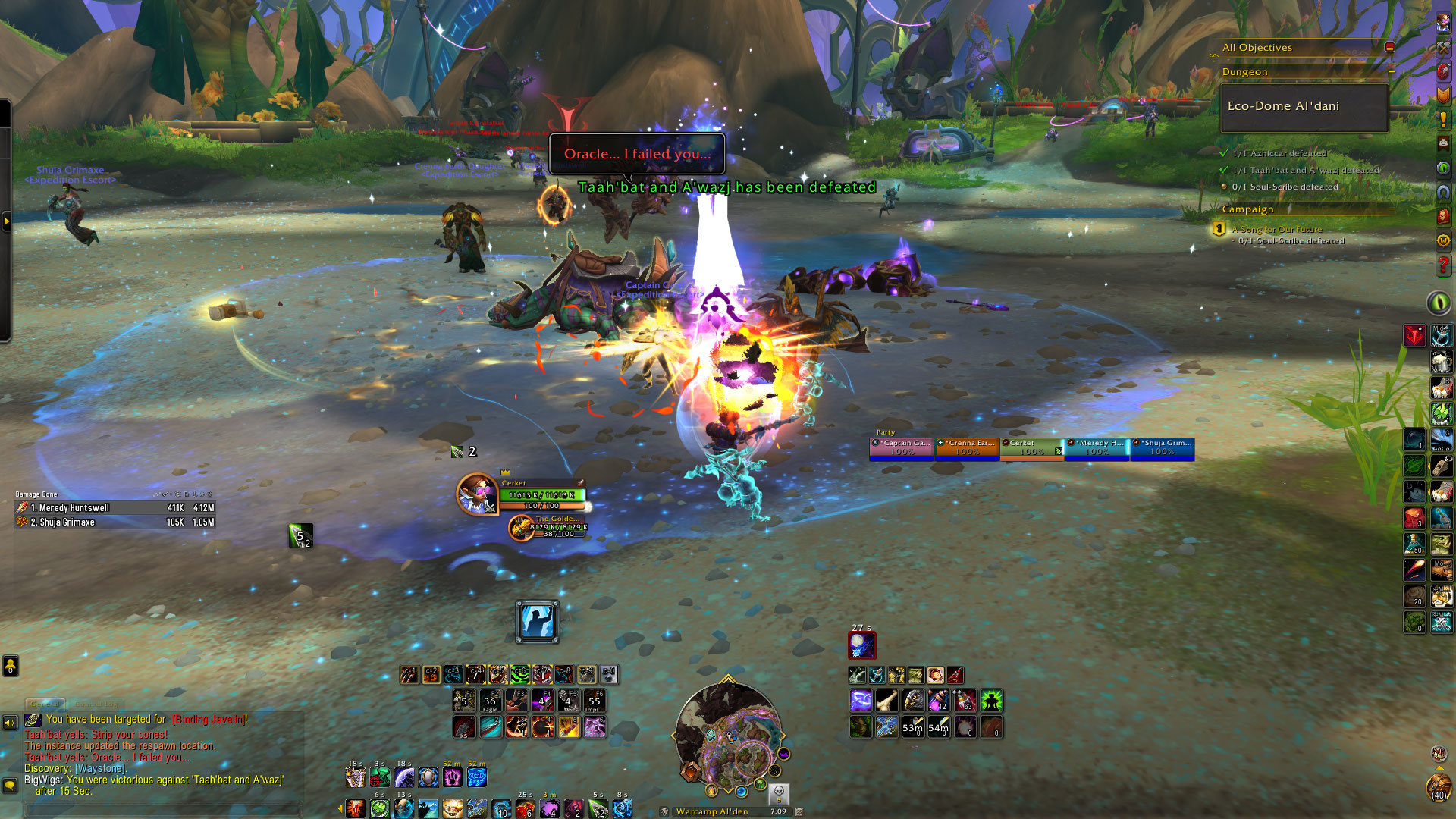Collapse the All Objectives tracker
This screenshot has height=819, width=1456.
(x=1389, y=47)
